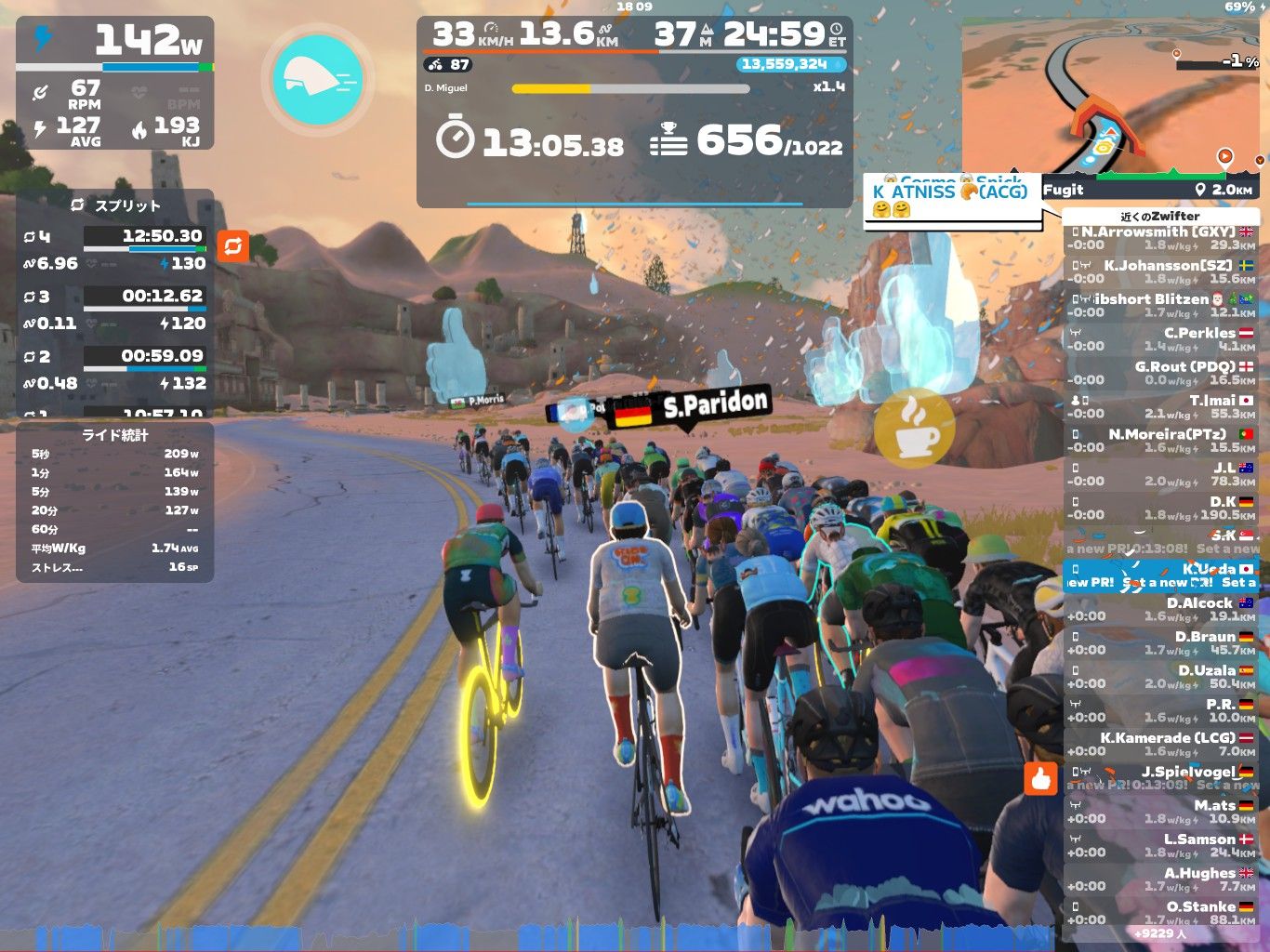Image resolution: width=1270 pixels, height=952 pixels.
Task: Click the yellow coffee cup icon
Action: (914, 428)
